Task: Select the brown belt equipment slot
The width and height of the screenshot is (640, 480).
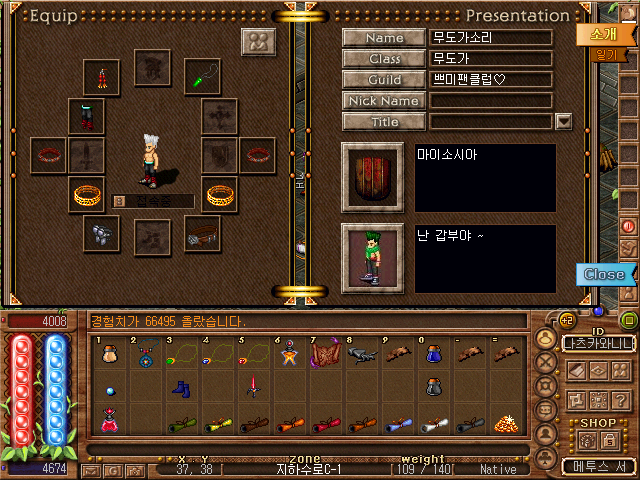Action: click(x=203, y=233)
